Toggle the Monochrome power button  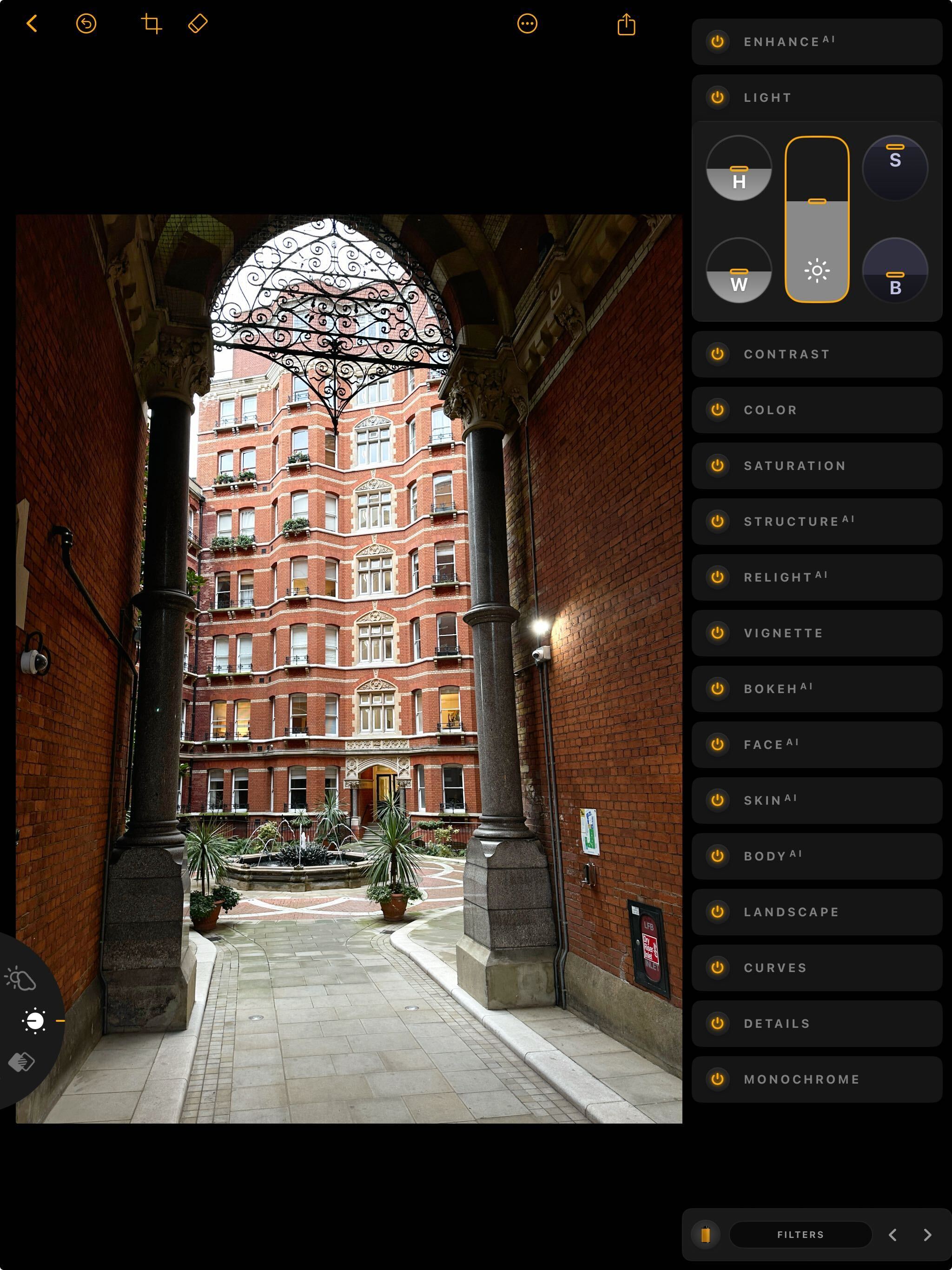click(x=717, y=1079)
